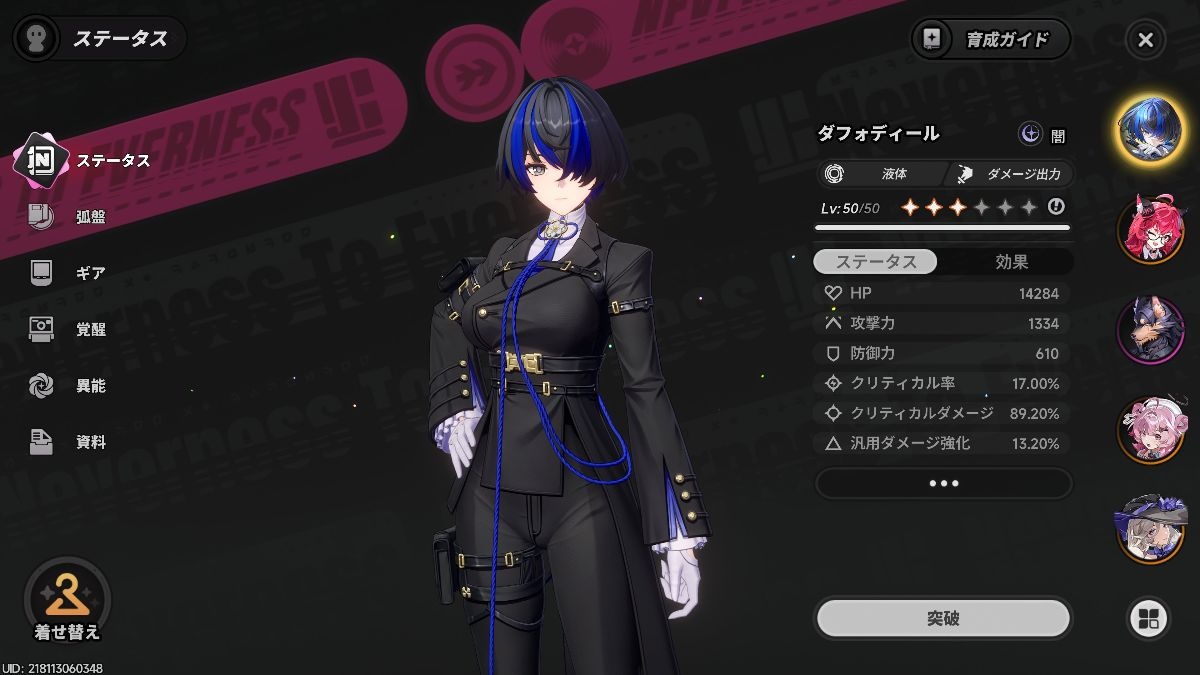This screenshot has width=1200, height=675.
Task: Open the character grid view button
Action: tap(1148, 618)
